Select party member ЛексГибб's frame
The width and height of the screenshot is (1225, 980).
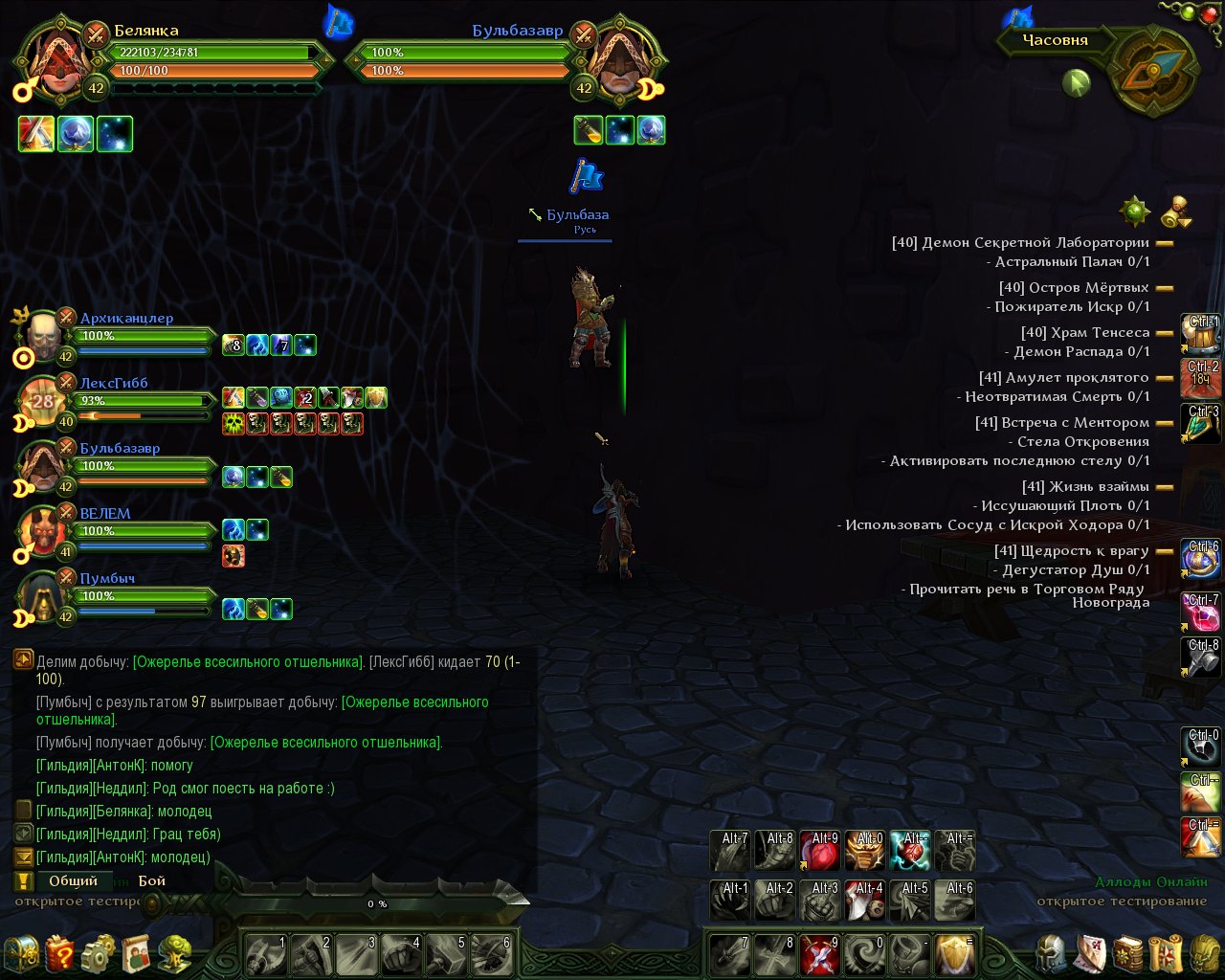(x=114, y=384)
